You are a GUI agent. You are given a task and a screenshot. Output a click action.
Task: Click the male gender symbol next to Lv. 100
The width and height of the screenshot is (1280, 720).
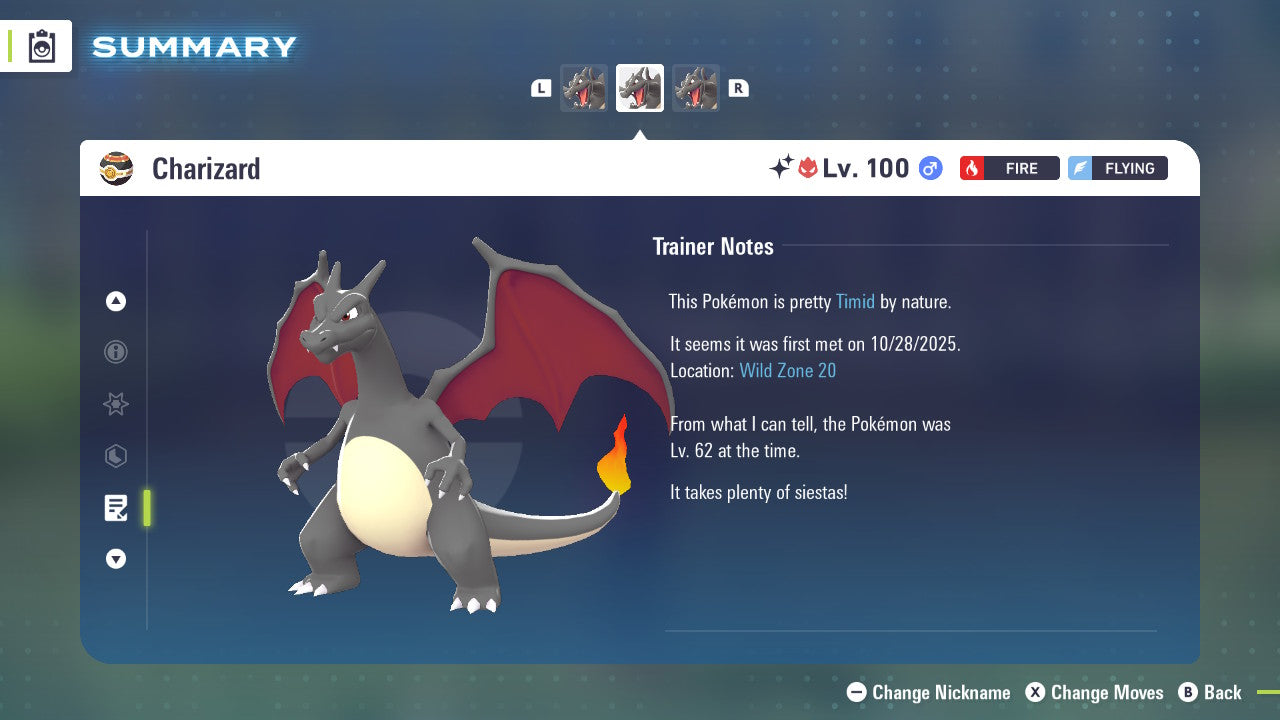coord(928,168)
